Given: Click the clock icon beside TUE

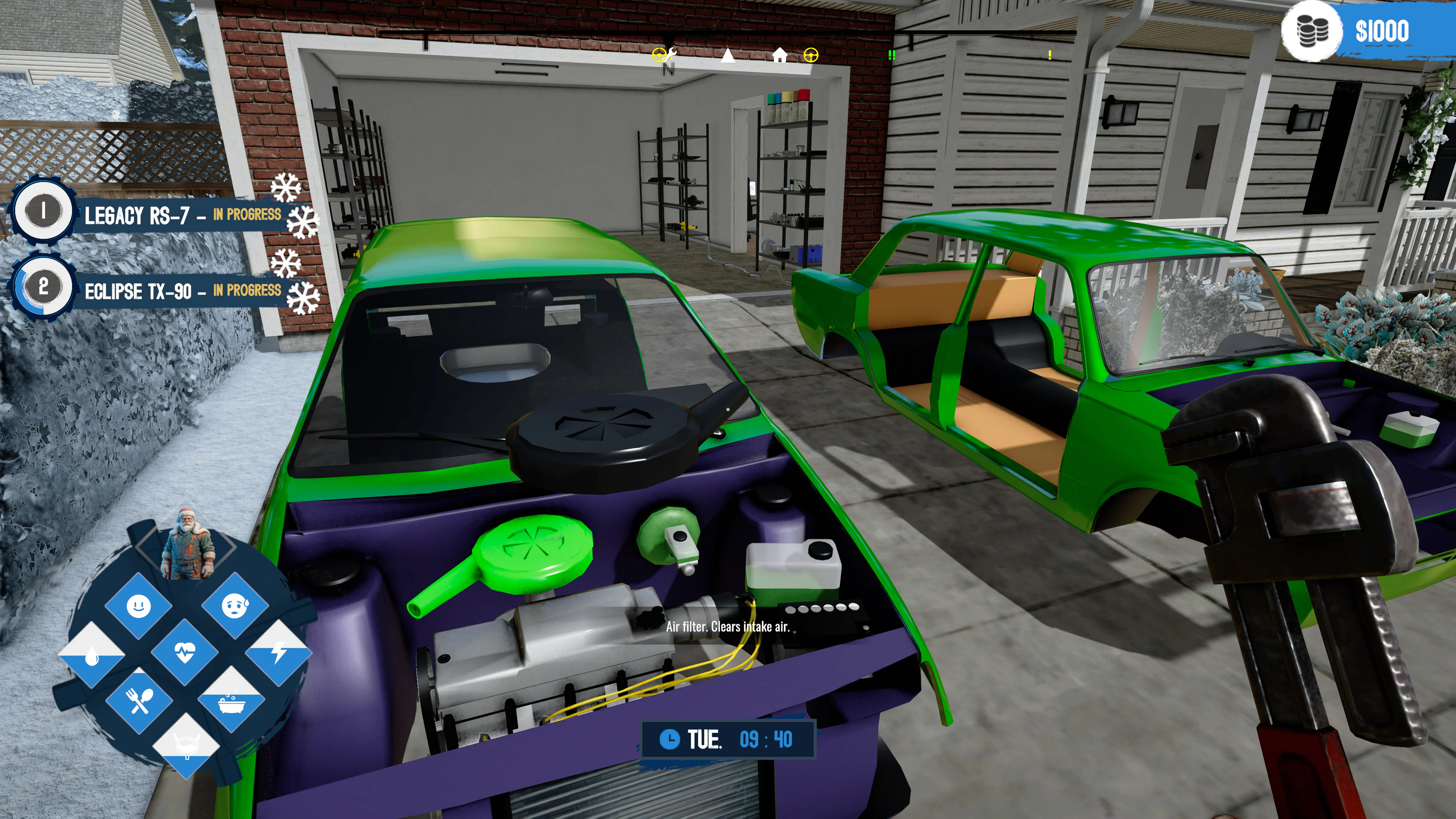Looking at the screenshot, I should [x=670, y=739].
